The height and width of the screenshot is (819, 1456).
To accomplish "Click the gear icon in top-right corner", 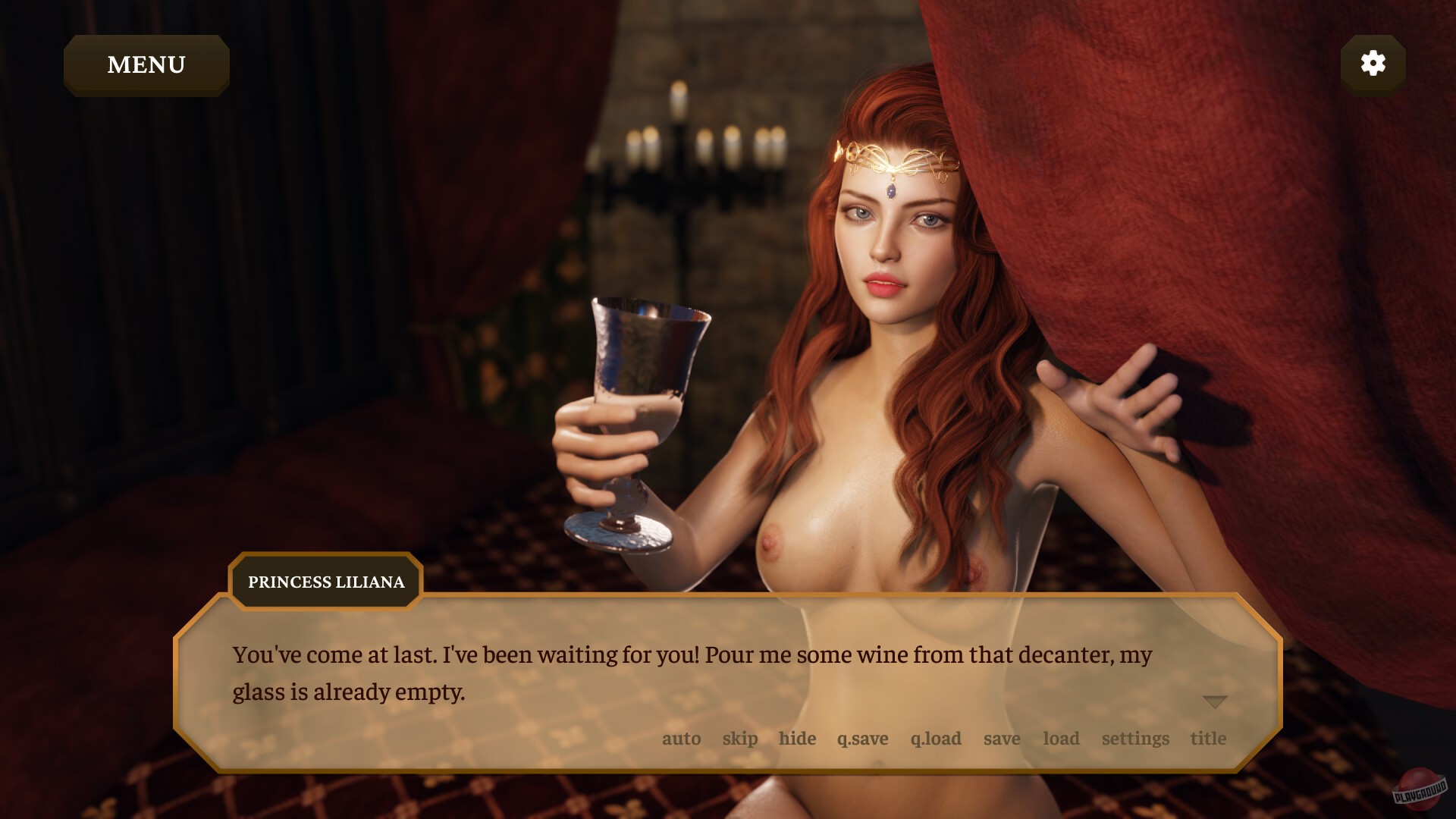I will click(1373, 64).
